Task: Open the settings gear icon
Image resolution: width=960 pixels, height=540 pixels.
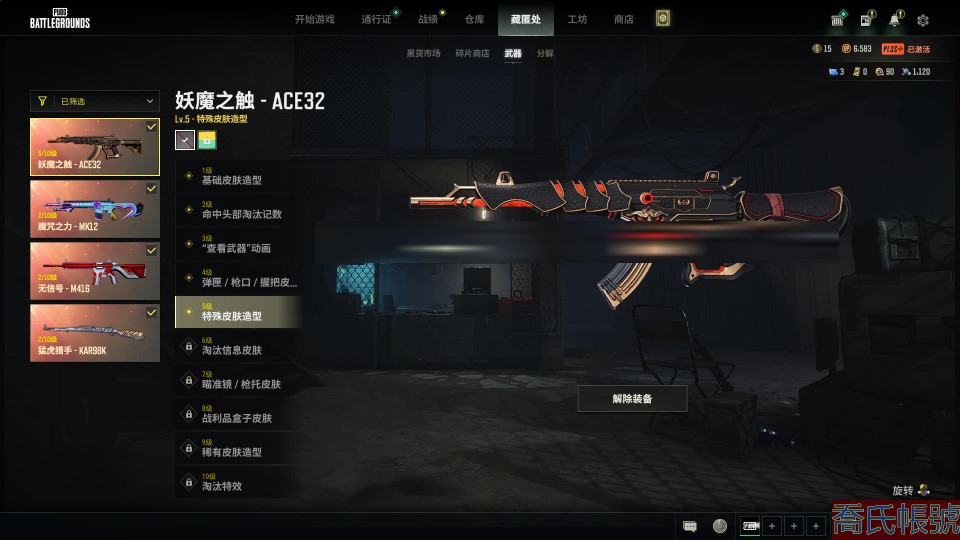Action: point(923,20)
